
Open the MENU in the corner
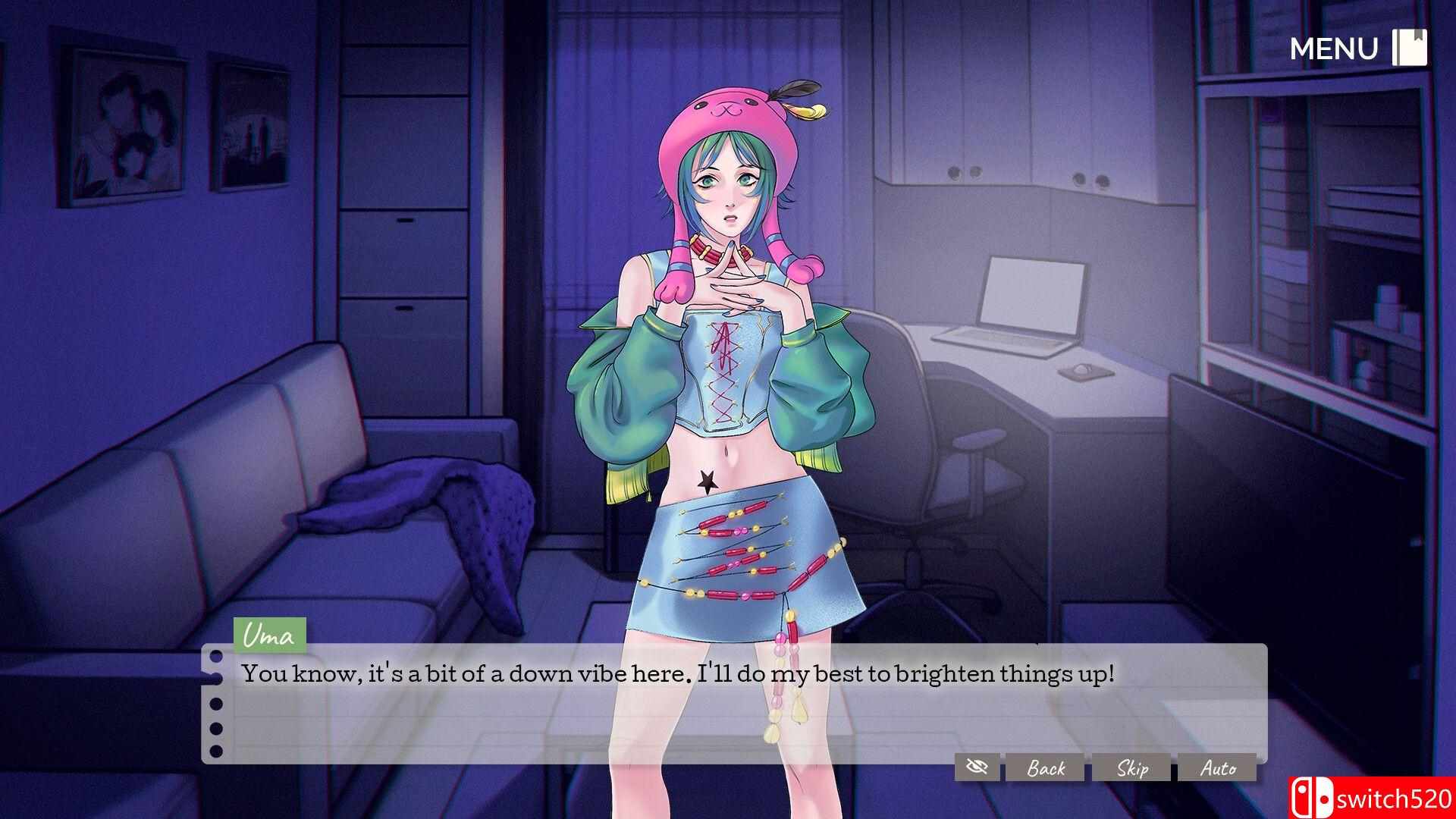point(1357,49)
